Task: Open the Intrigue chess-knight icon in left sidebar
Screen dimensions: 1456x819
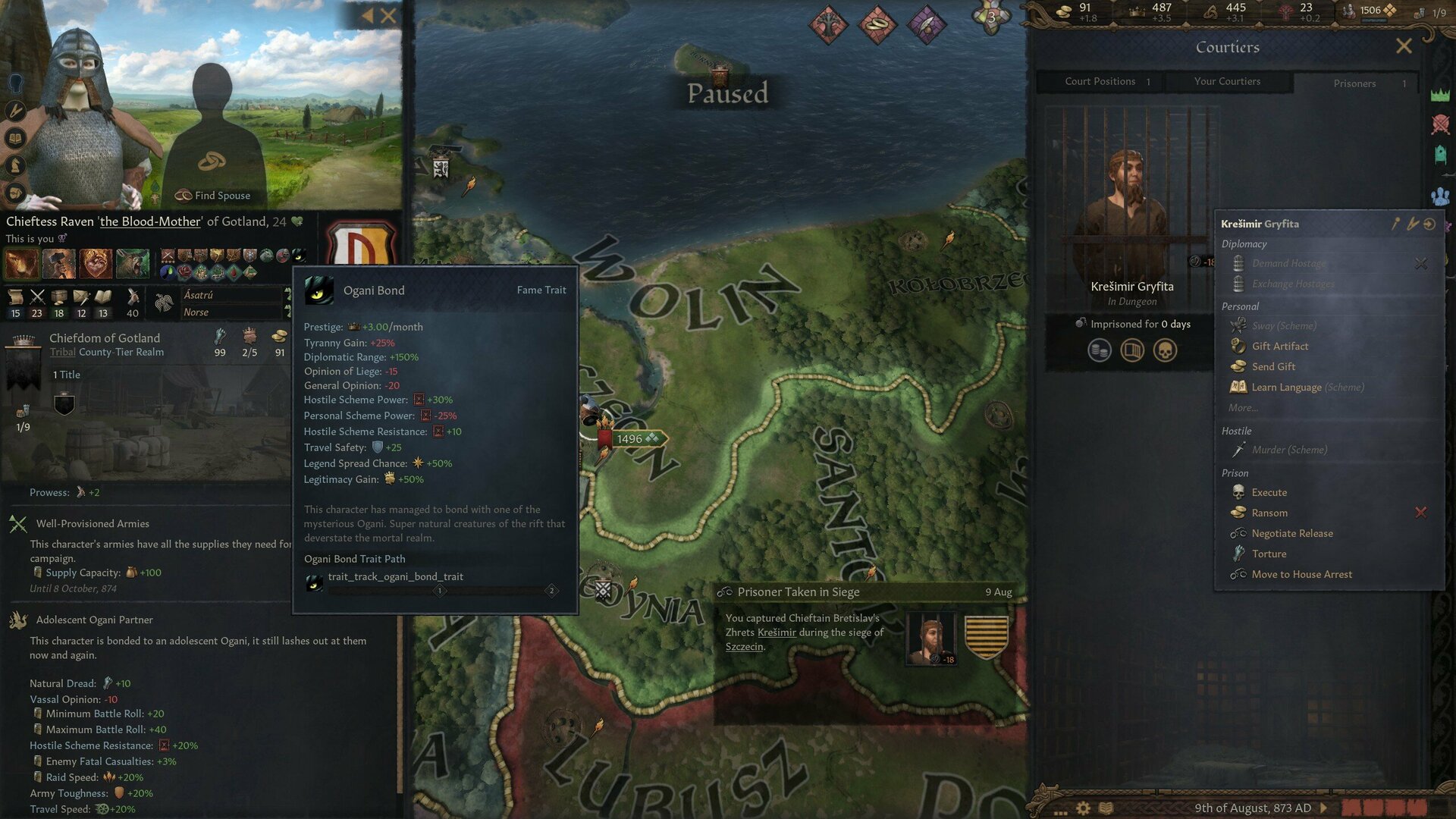Action: 15,163
